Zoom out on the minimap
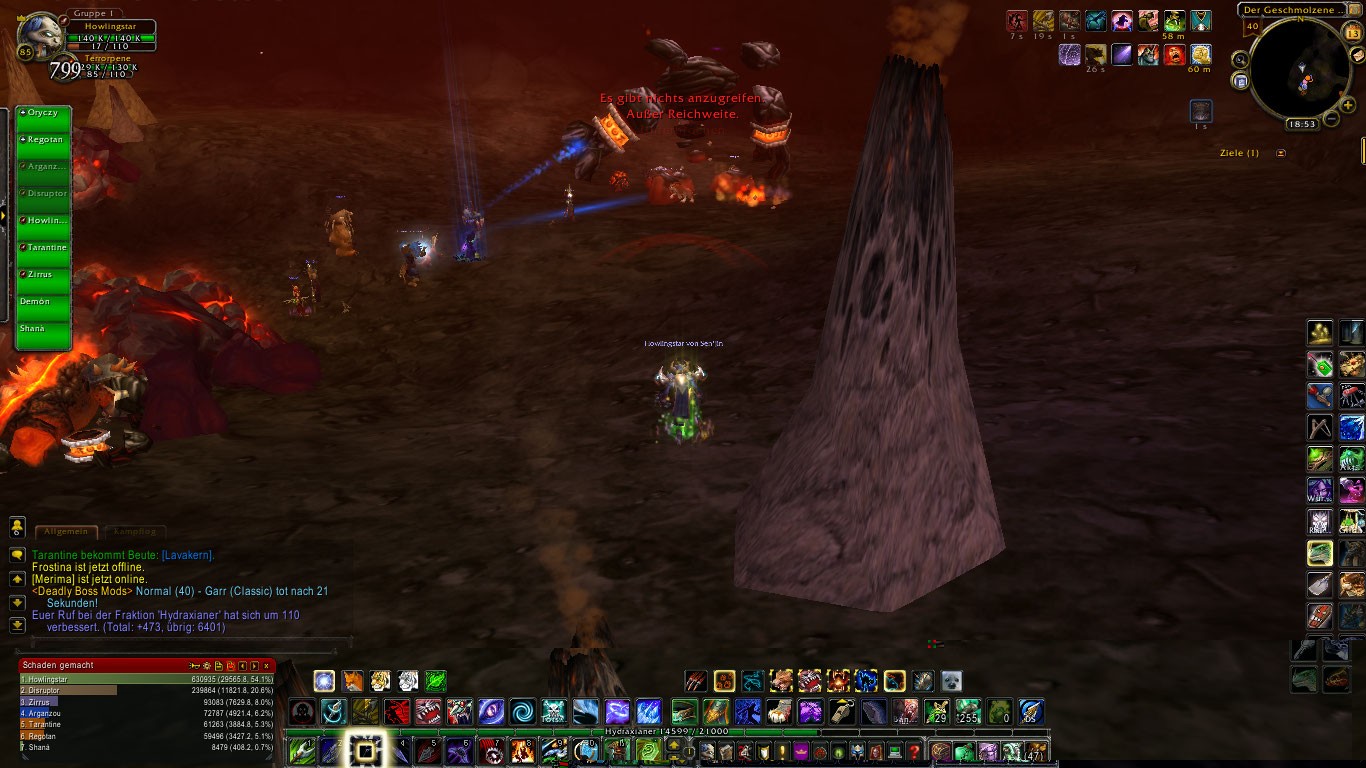This screenshot has width=1366, height=768. tap(1331, 120)
